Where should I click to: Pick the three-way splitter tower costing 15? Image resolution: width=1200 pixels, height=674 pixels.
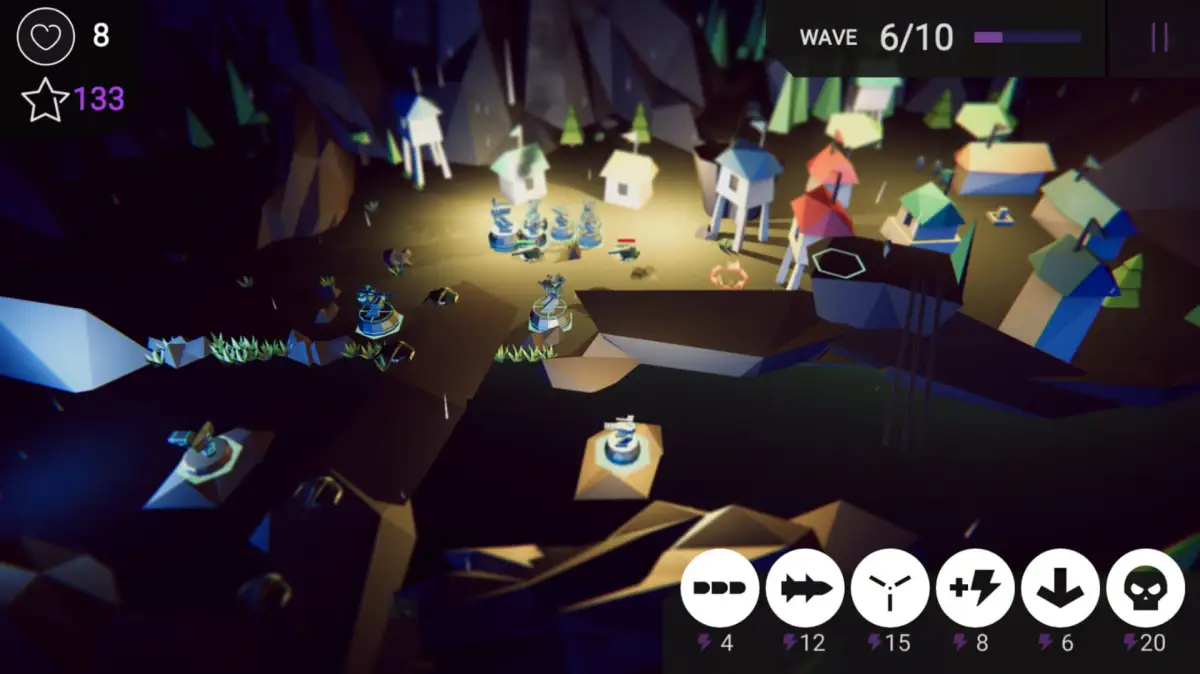[x=890, y=588]
